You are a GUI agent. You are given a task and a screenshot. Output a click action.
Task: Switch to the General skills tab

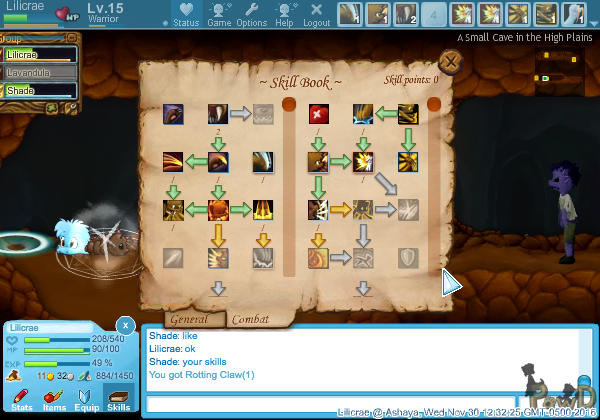(189, 319)
